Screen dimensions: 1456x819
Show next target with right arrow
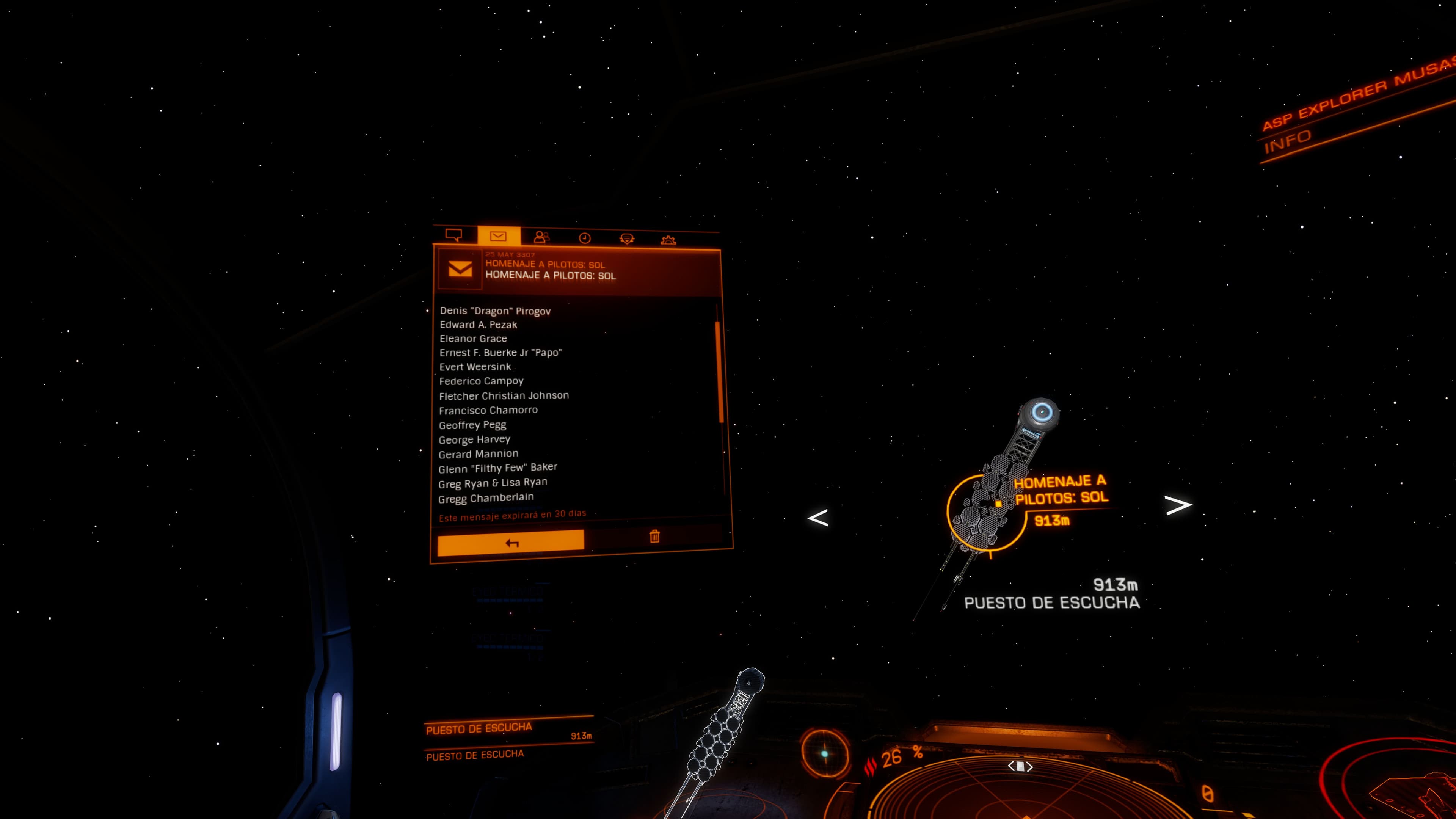[1178, 505]
